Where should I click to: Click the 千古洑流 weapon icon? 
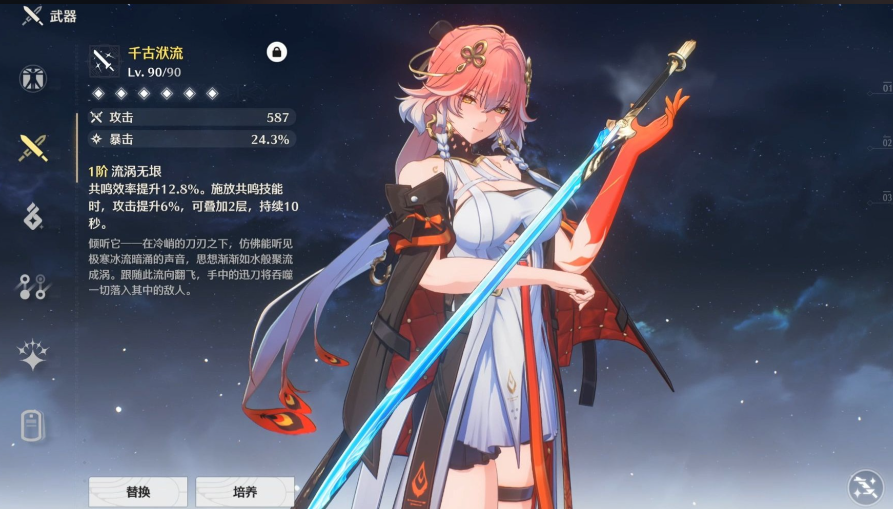tap(105, 61)
